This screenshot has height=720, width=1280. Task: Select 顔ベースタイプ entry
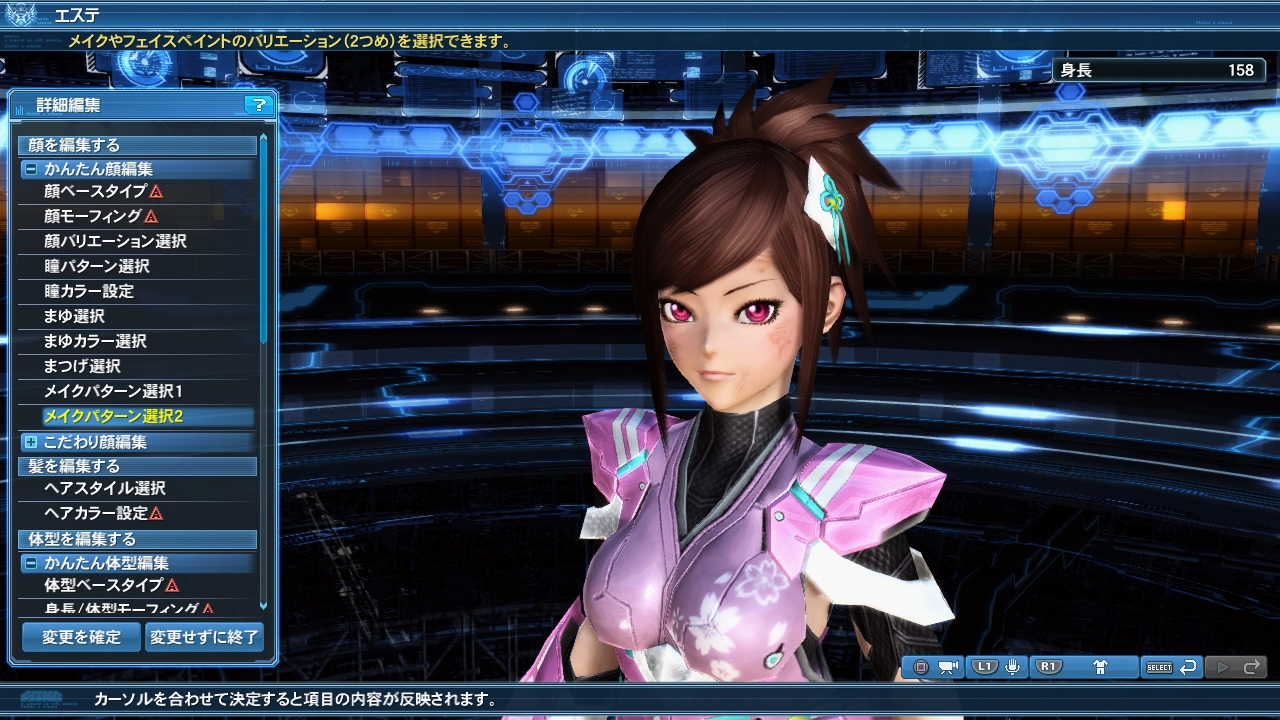tap(96, 191)
